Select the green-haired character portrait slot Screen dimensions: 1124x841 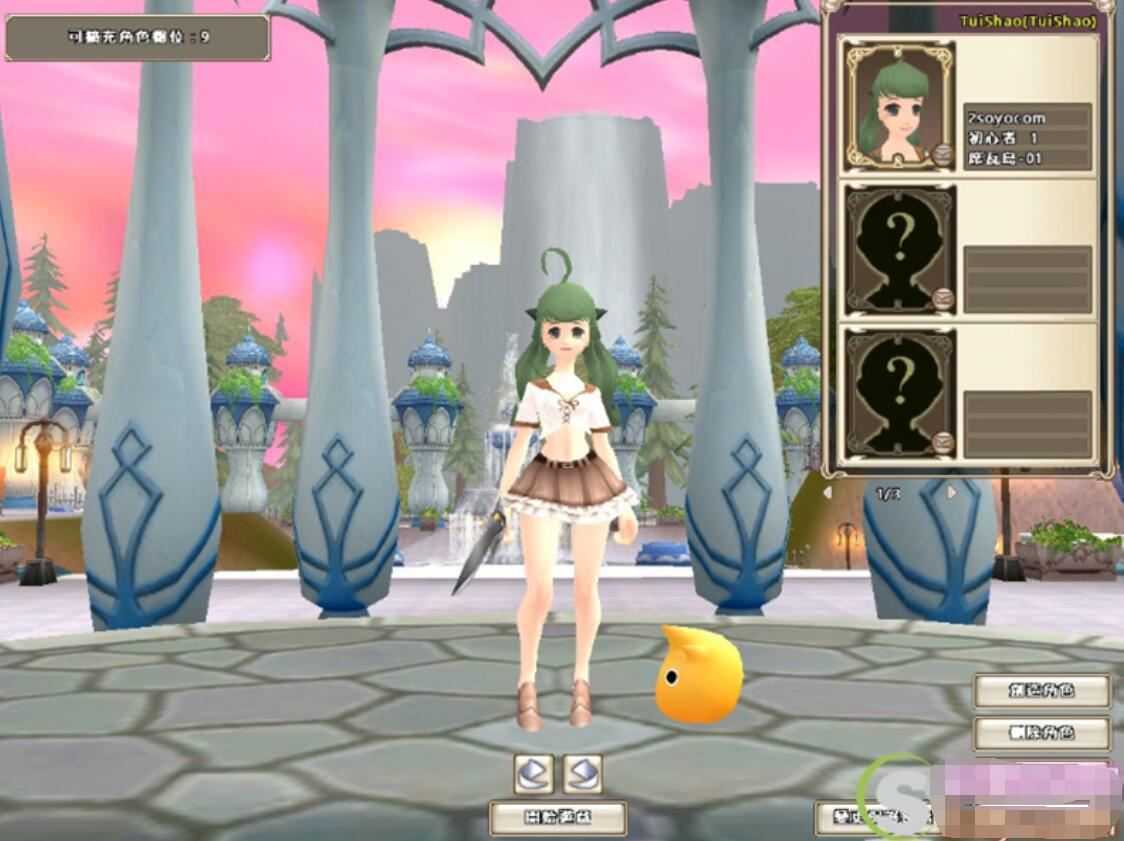[x=898, y=104]
